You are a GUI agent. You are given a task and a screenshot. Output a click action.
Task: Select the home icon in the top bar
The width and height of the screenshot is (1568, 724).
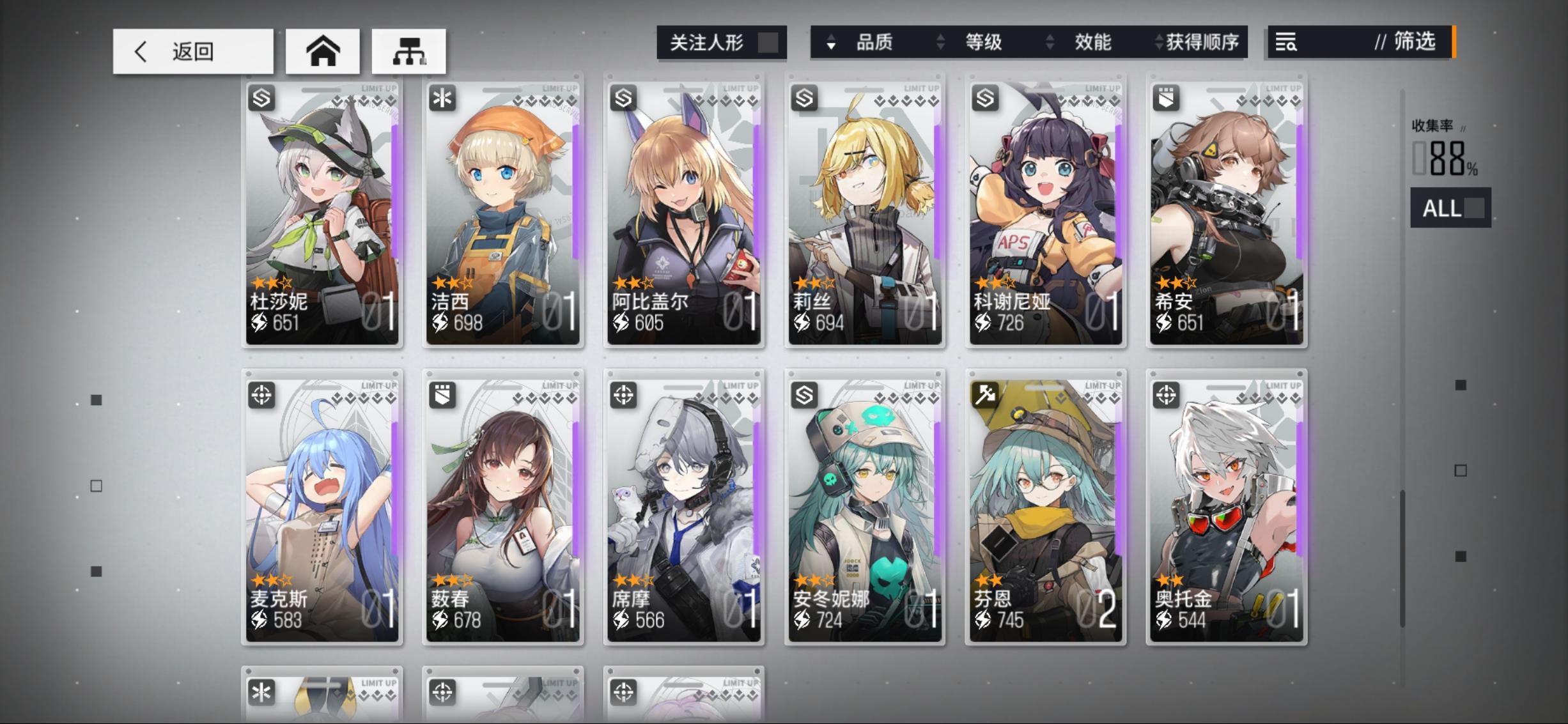pyautogui.click(x=322, y=51)
